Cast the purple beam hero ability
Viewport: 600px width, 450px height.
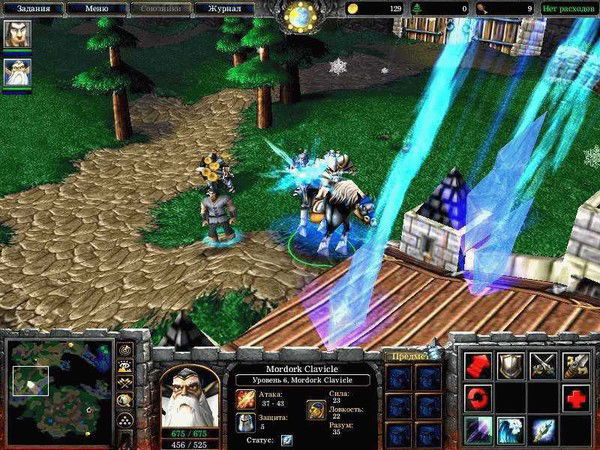pyautogui.click(x=478, y=431)
